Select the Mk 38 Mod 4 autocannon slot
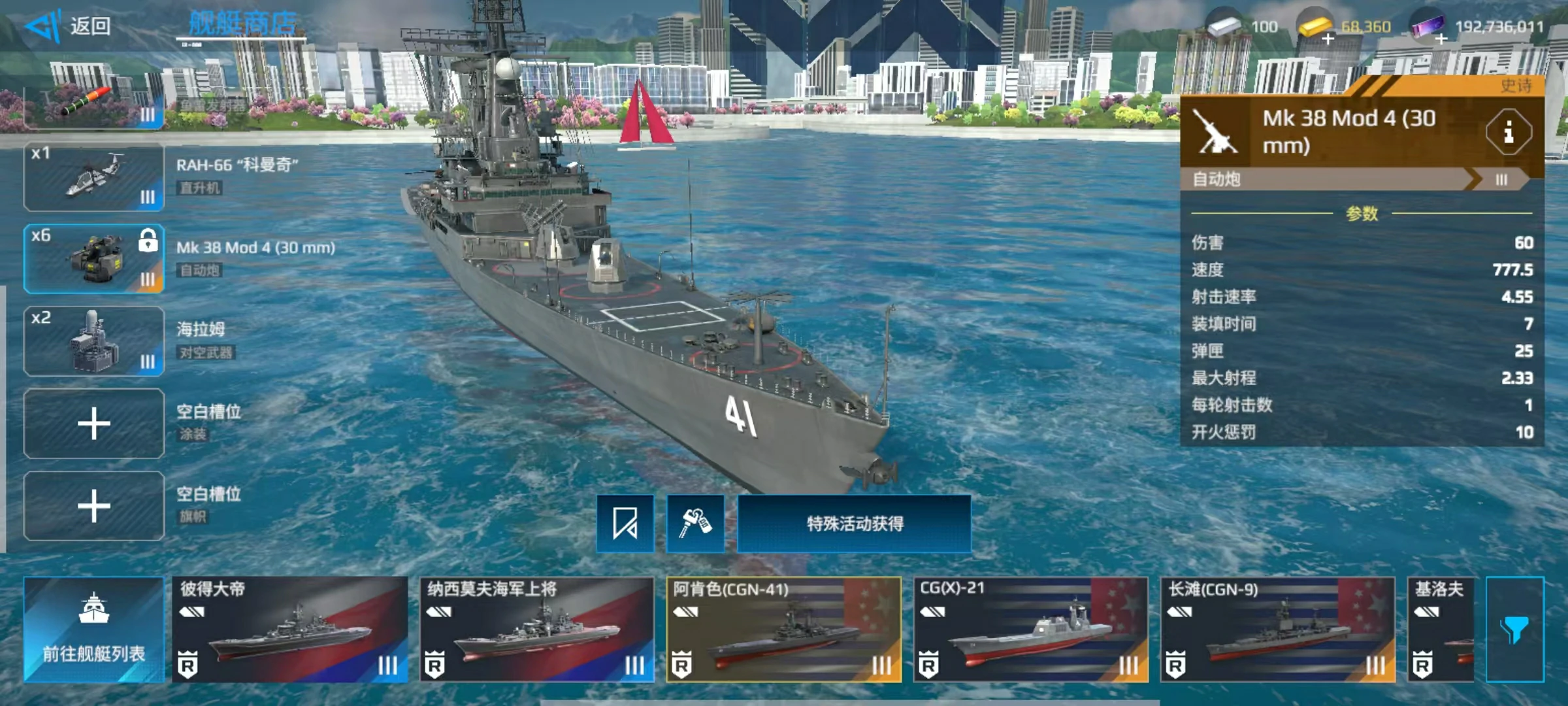Viewport: 1568px width, 706px height. [94, 260]
